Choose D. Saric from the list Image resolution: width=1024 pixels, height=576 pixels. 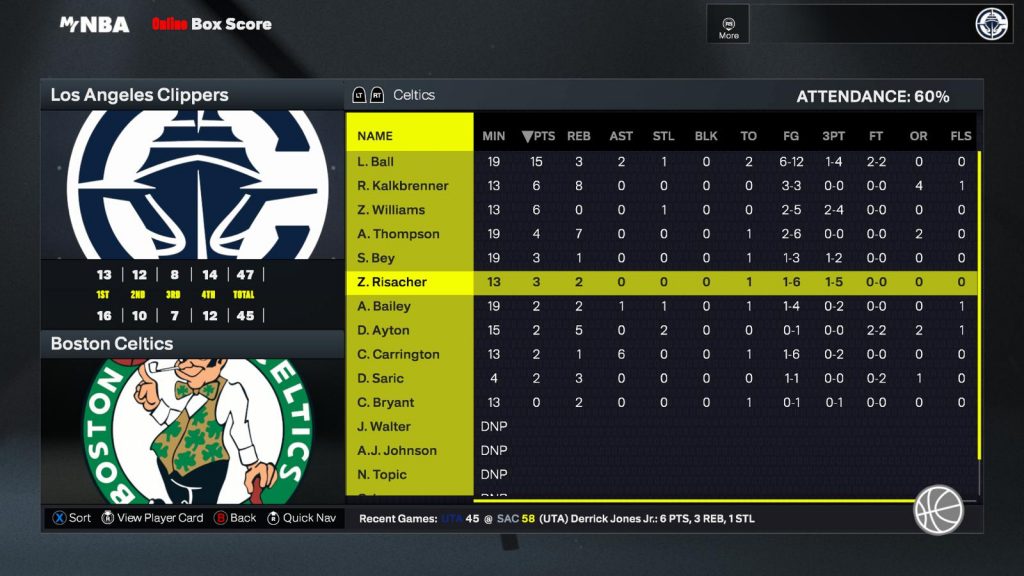(380, 378)
